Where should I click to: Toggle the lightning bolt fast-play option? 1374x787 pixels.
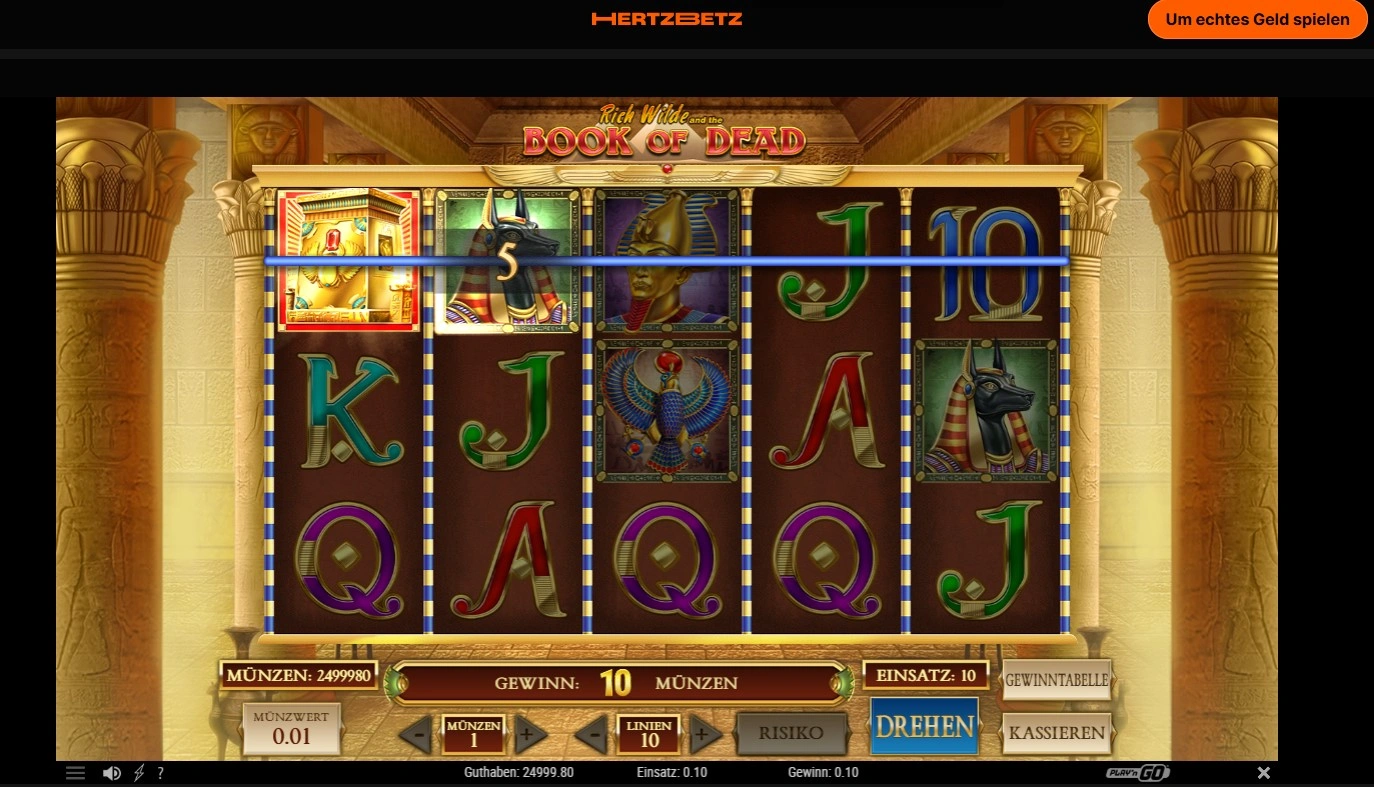pyautogui.click(x=139, y=773)
